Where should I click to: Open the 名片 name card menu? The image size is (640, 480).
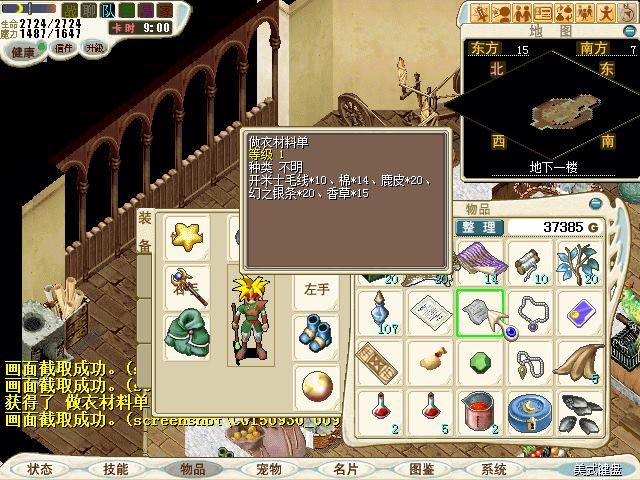345,468
